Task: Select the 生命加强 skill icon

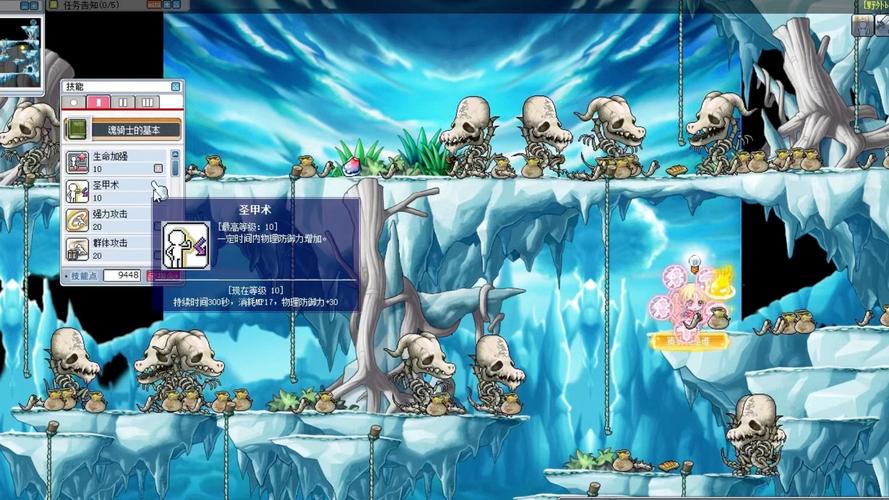Action: pyautogui.click(x=77, y=162)
